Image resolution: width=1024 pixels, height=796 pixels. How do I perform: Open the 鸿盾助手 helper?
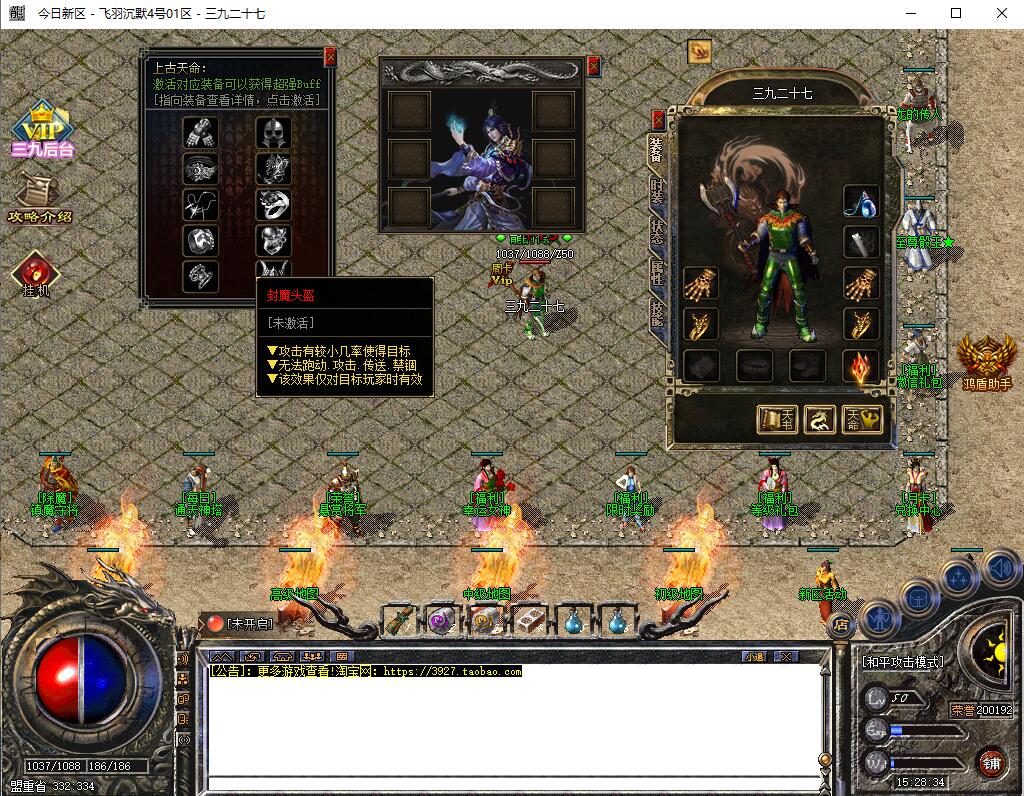[986, 362]
